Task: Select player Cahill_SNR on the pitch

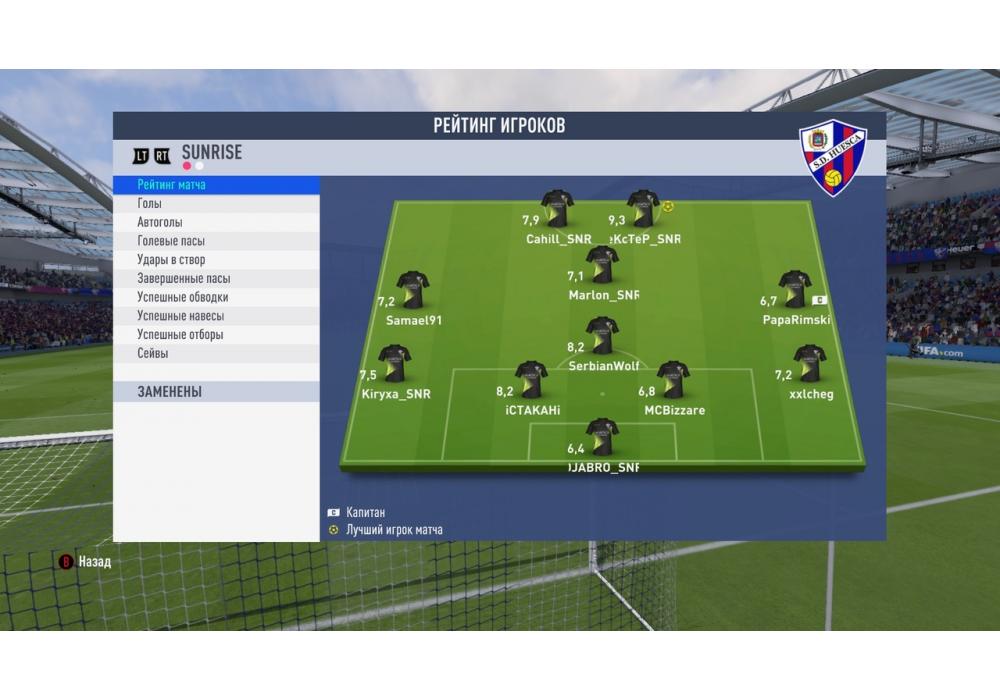Action: point(557,209)
